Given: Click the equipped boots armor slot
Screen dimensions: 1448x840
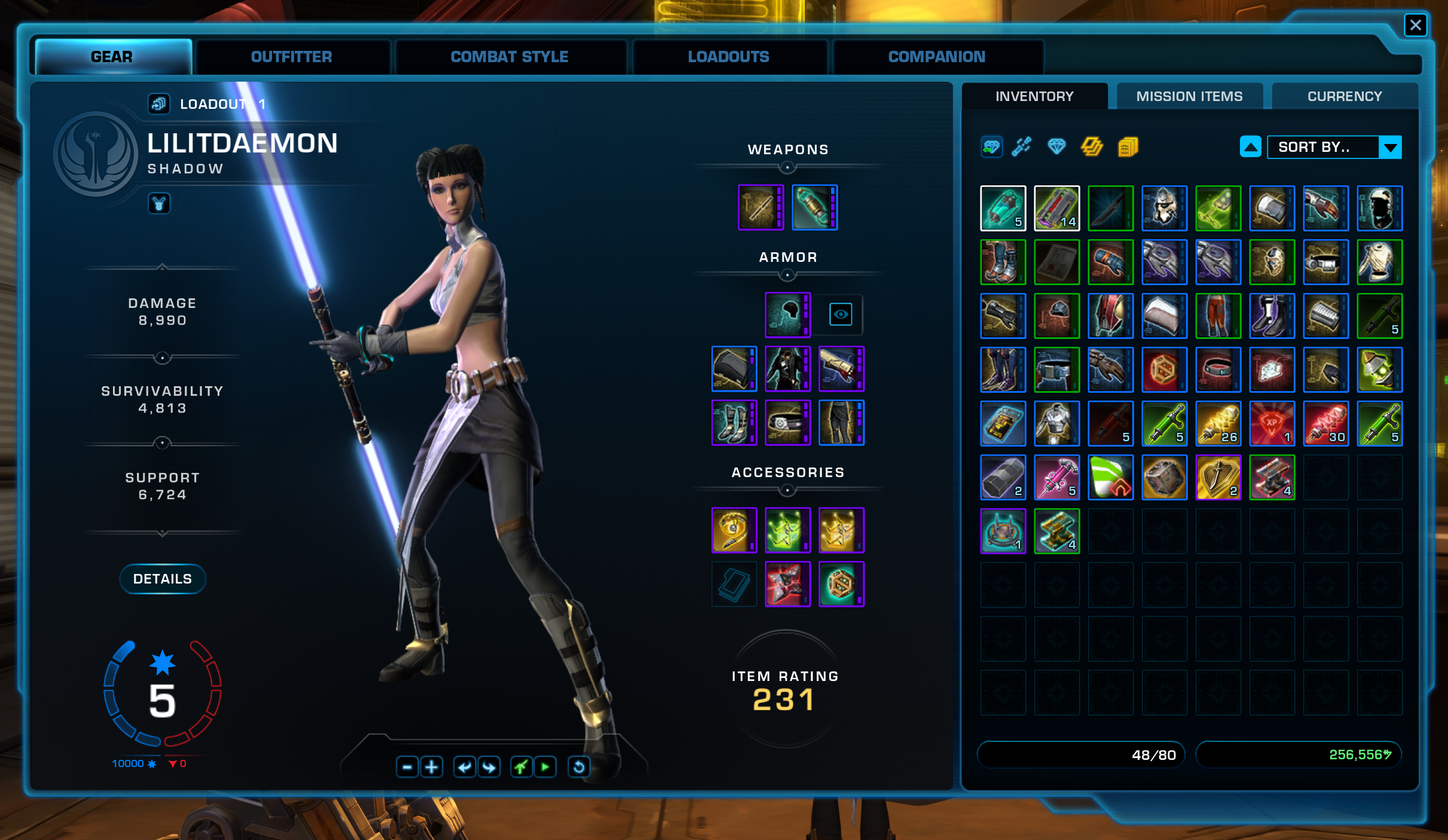Looking at the screenshot, I should coord(734,423).
